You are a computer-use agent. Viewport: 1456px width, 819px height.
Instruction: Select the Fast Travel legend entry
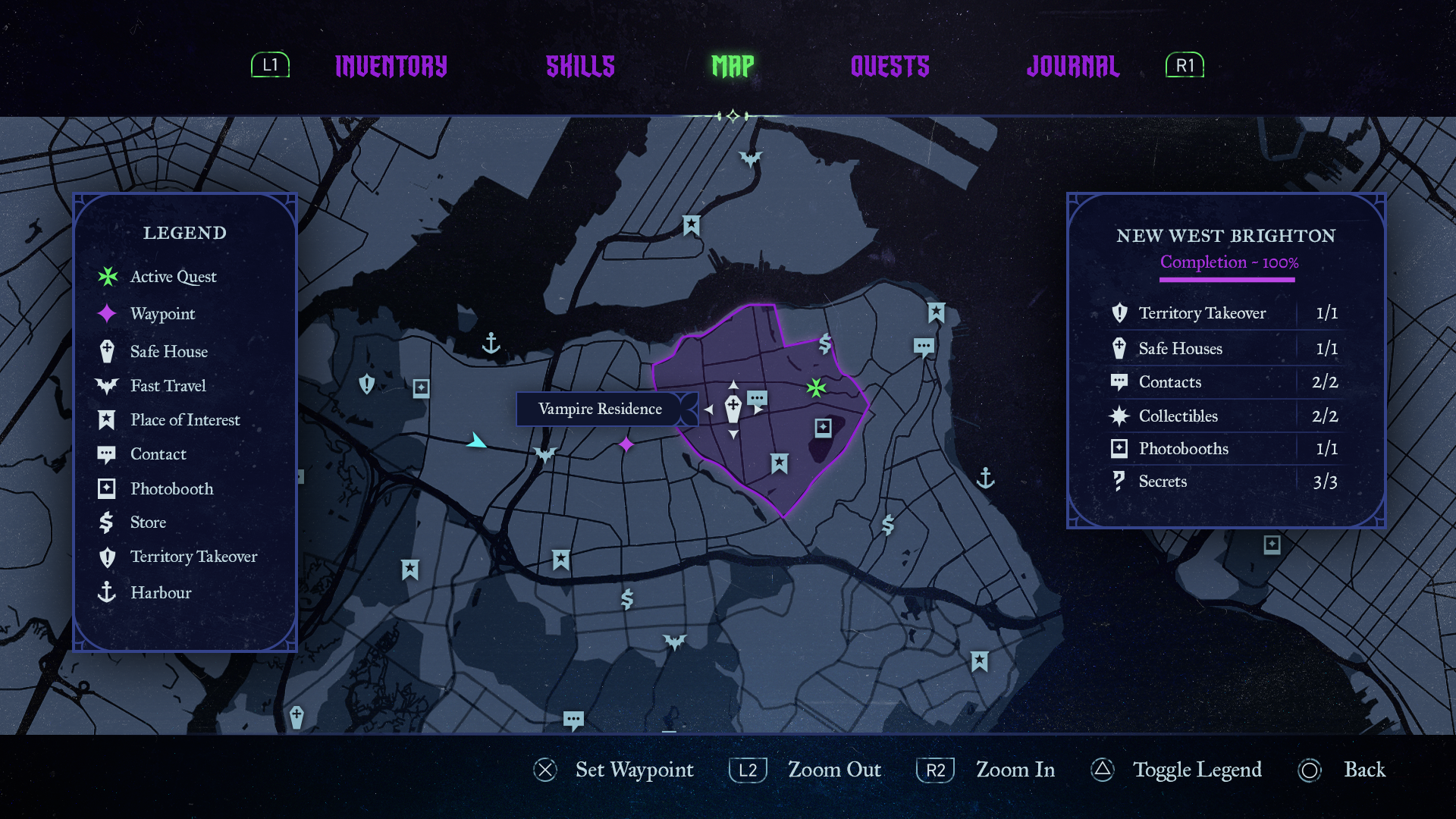(x=168, y=386)
